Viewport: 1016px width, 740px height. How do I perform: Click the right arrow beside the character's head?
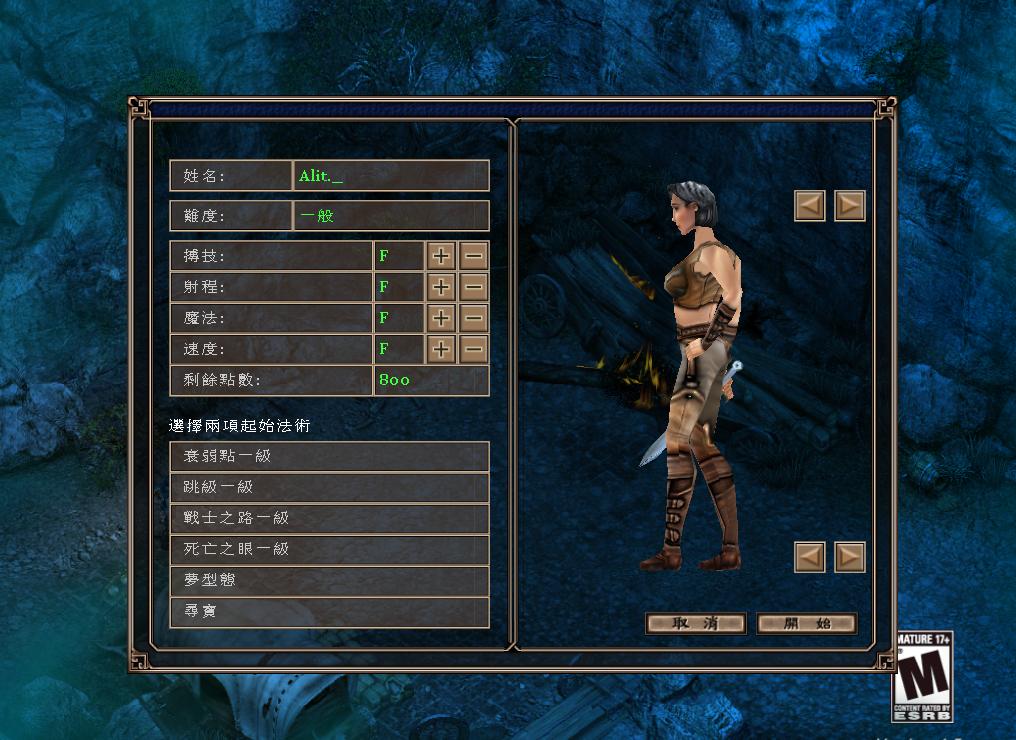point(850,206)
